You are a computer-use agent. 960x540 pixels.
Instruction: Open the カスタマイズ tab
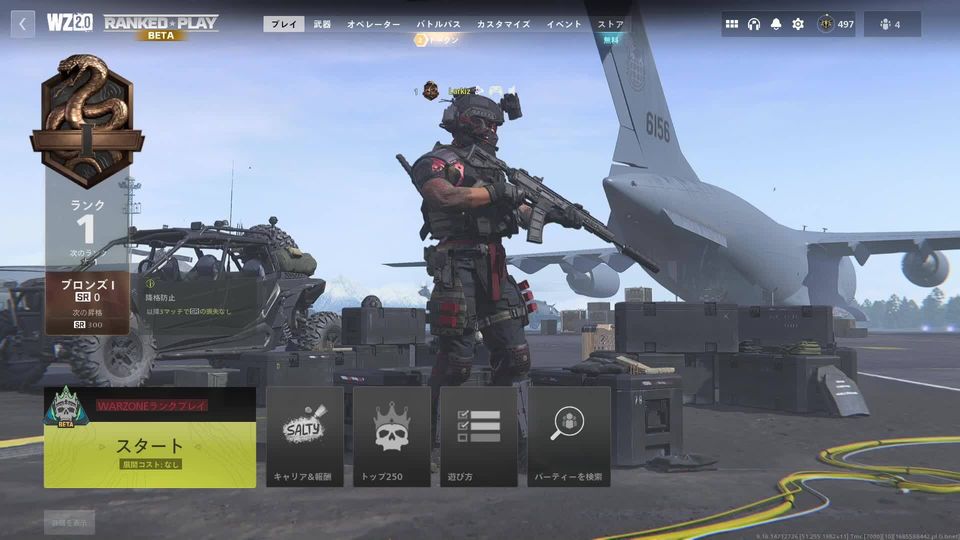tap(503, 24)
